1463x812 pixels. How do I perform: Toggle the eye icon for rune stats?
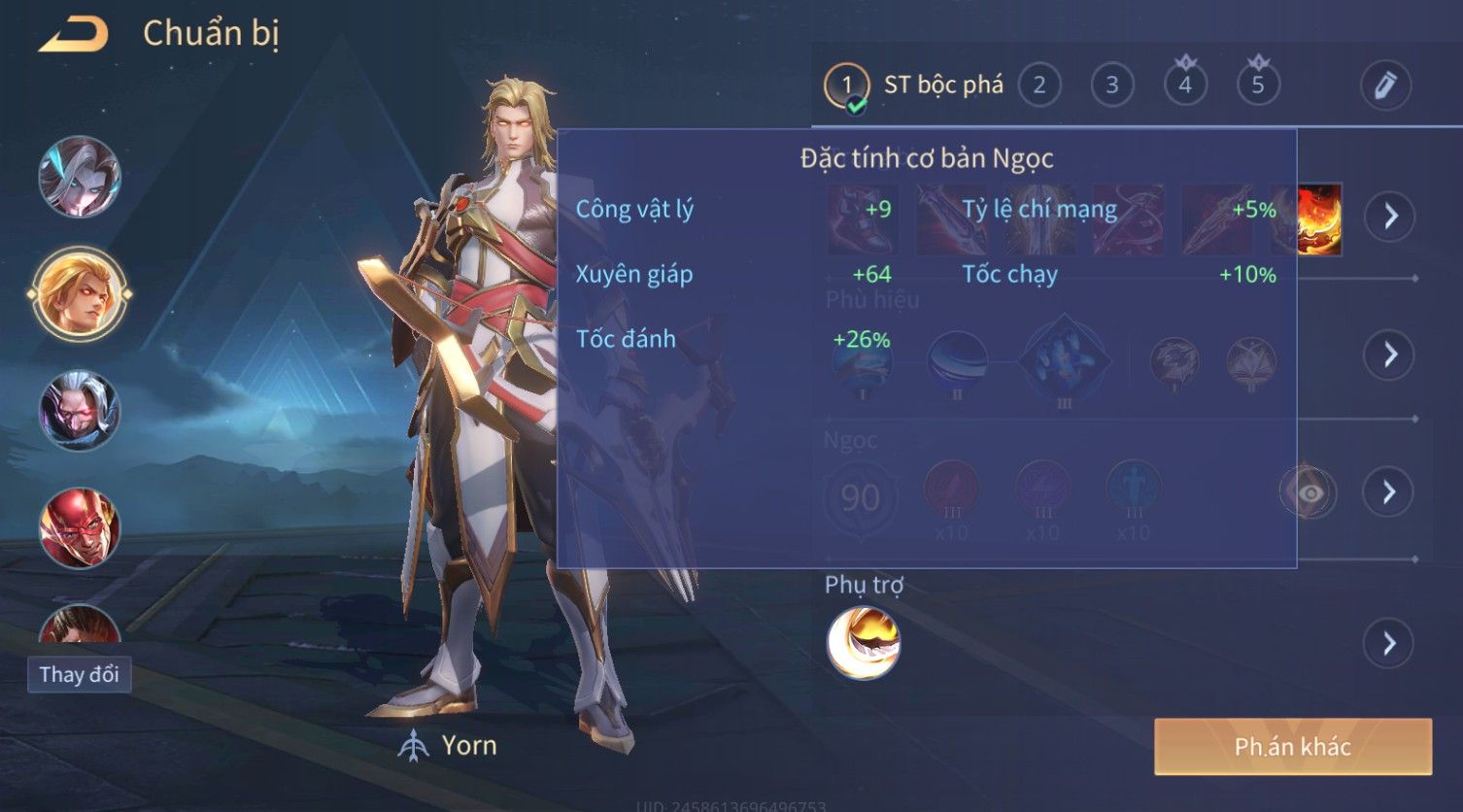tap(1309, 493)
